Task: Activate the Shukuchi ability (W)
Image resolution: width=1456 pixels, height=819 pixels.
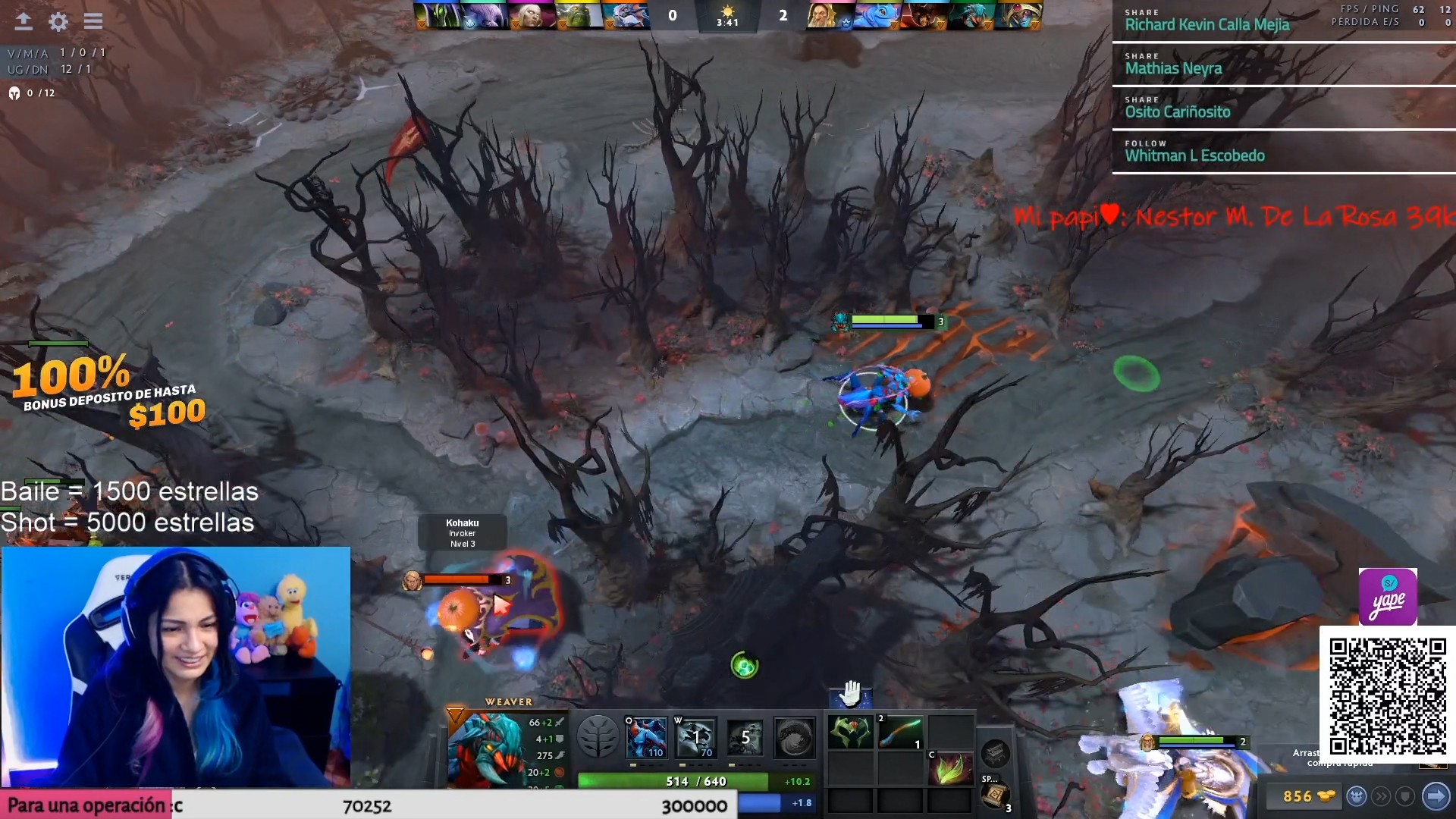Action: 696,736
